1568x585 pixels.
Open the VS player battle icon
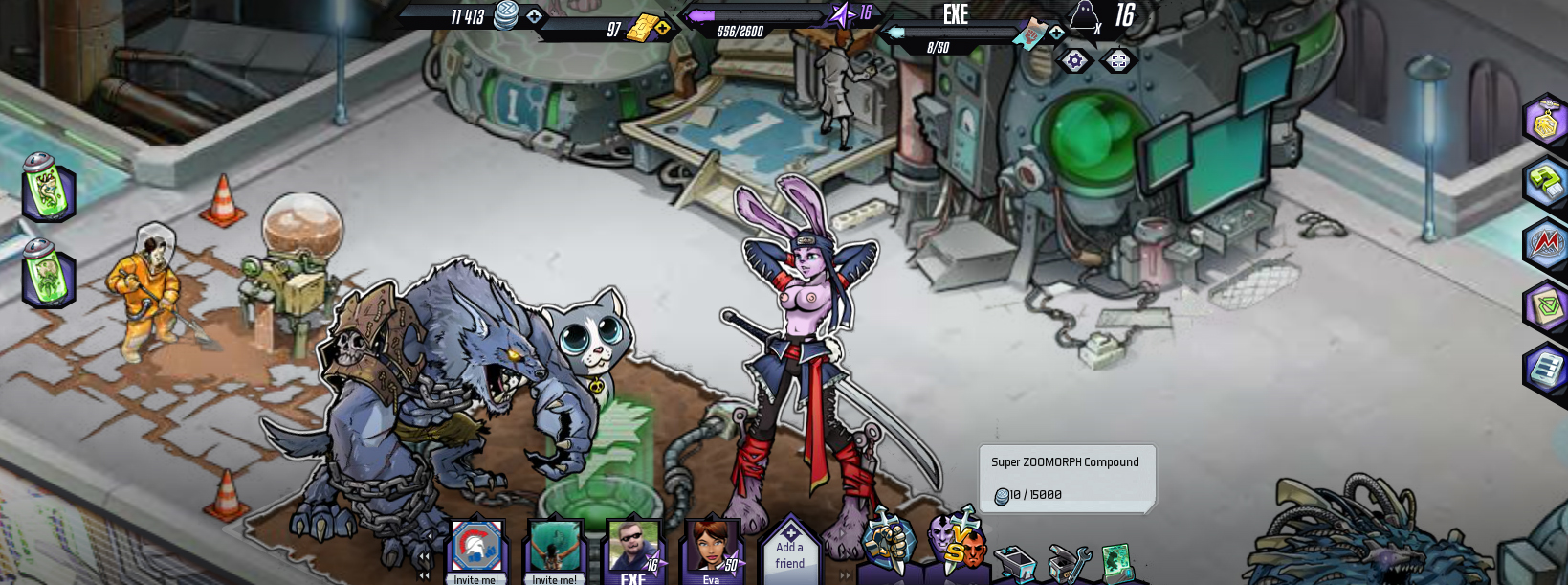(x=957, y=544)
